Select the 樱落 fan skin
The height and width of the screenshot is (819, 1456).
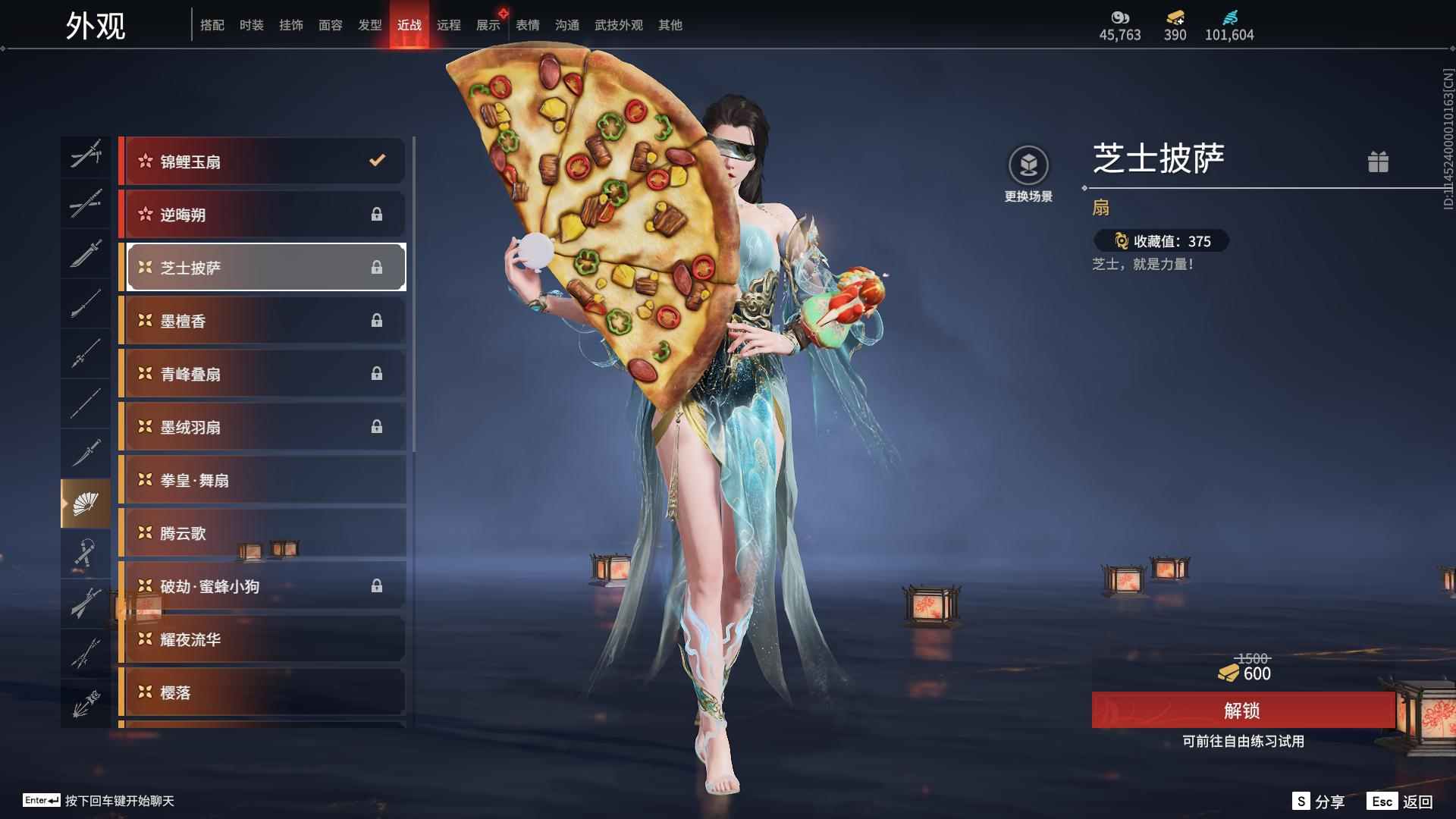(x=262, y=692)
